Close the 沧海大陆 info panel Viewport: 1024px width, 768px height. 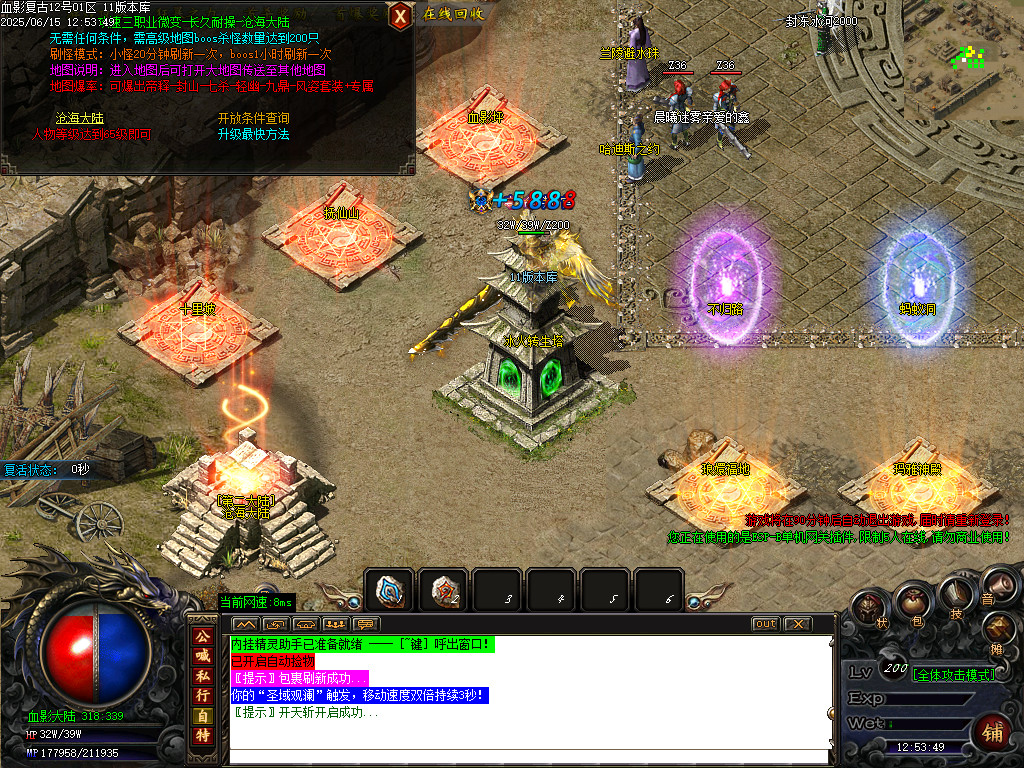[x=400, y=15]
